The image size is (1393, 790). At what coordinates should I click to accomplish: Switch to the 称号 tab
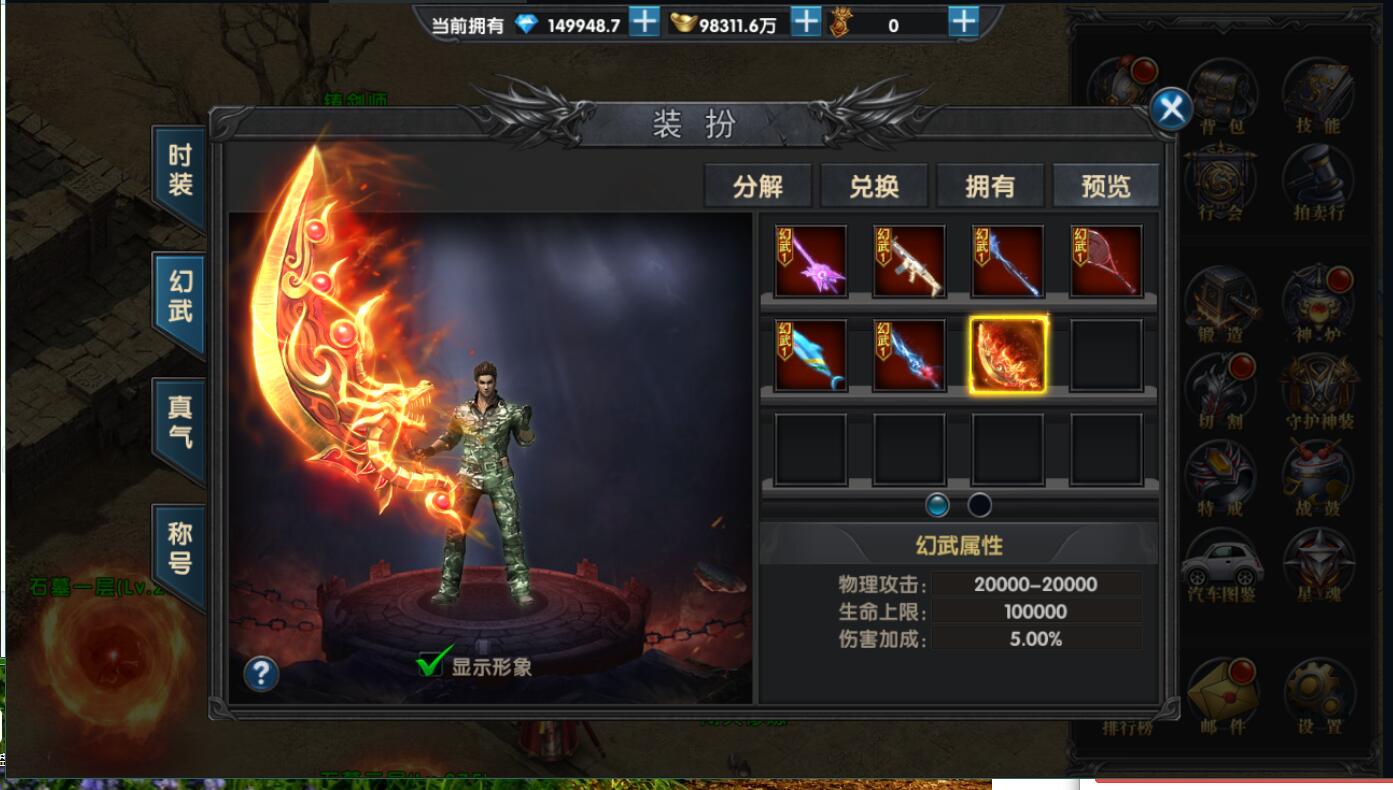(x=180, y=549)
